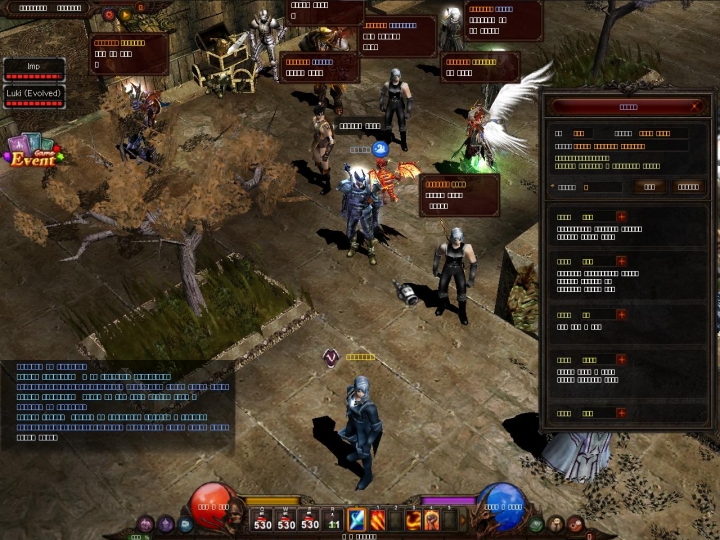
Task: Activate the swirling fire skill
Action: 412,520
